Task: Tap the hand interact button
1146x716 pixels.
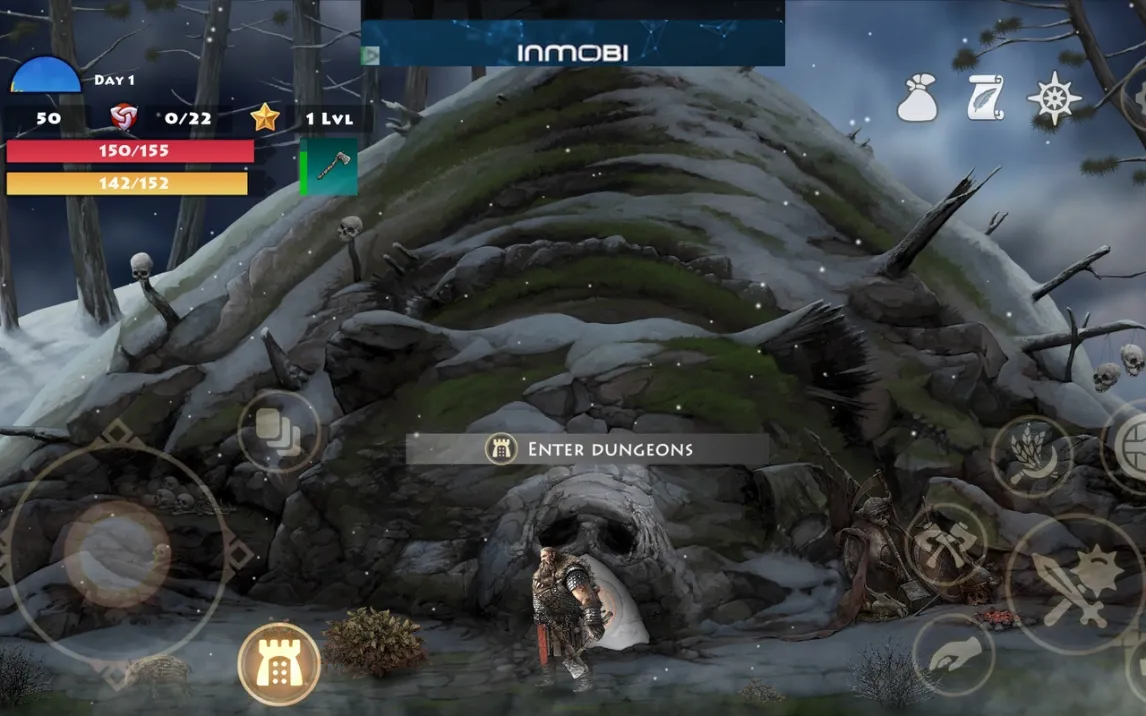Action: (x=953, y=655)
